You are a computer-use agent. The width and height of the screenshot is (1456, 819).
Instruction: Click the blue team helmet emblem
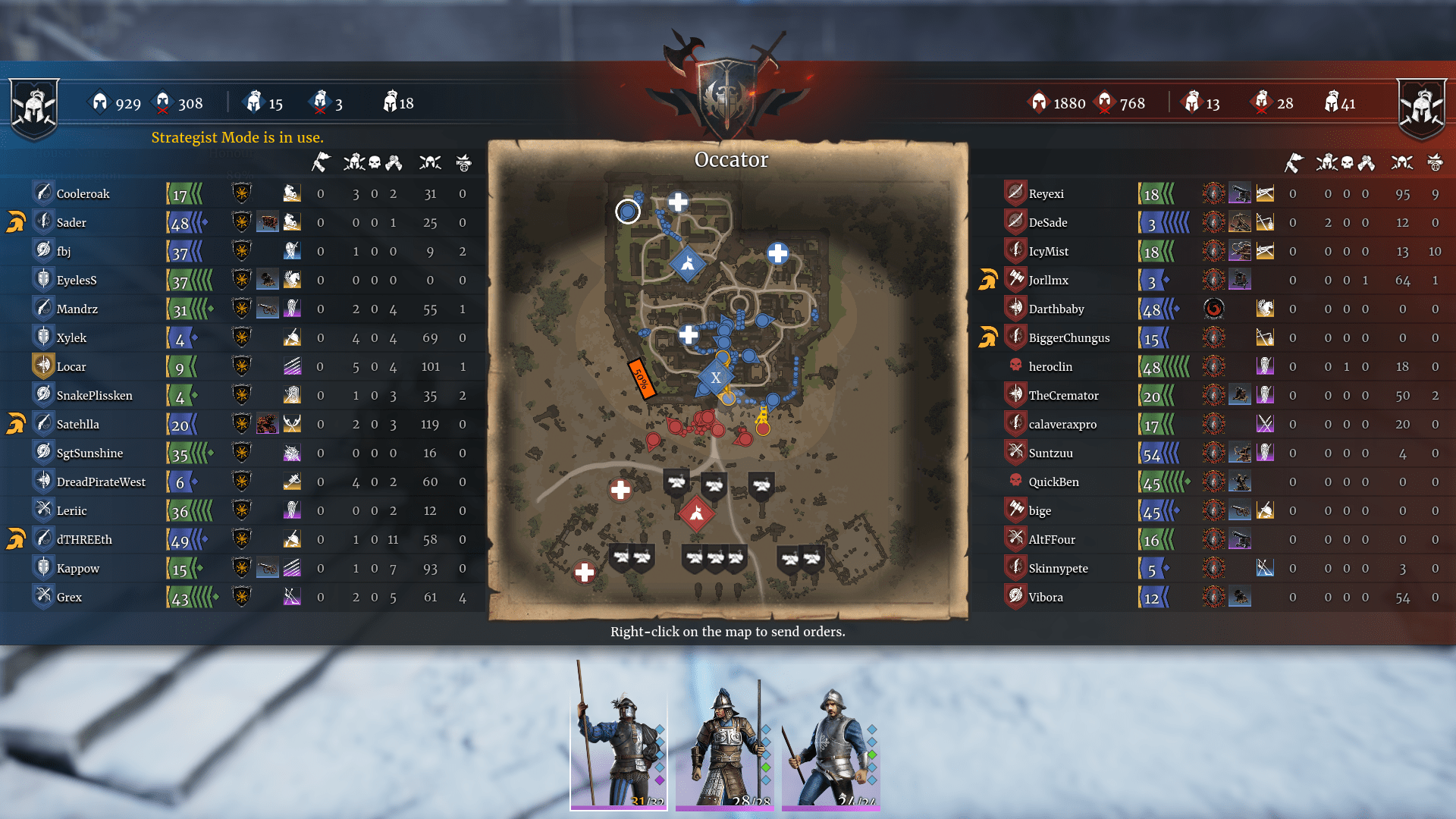tap(34, 108)
